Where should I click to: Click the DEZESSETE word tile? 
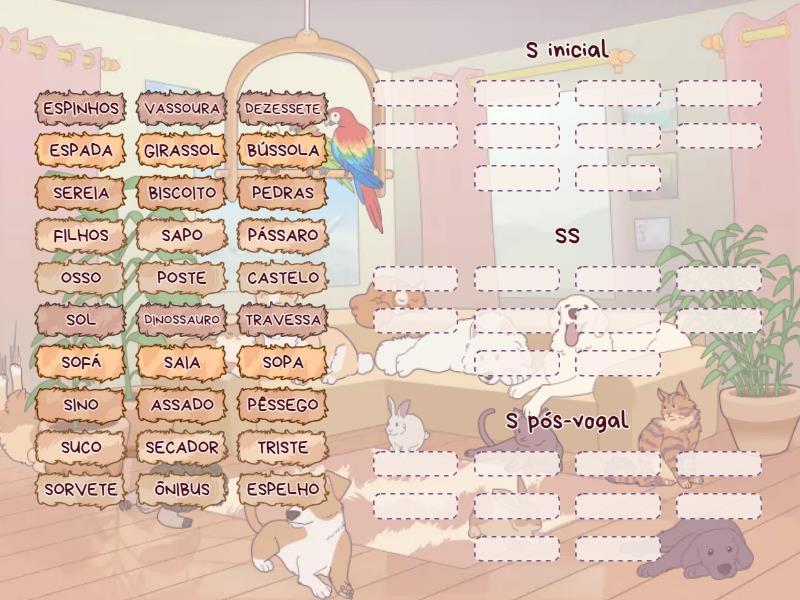click(283, 108)
